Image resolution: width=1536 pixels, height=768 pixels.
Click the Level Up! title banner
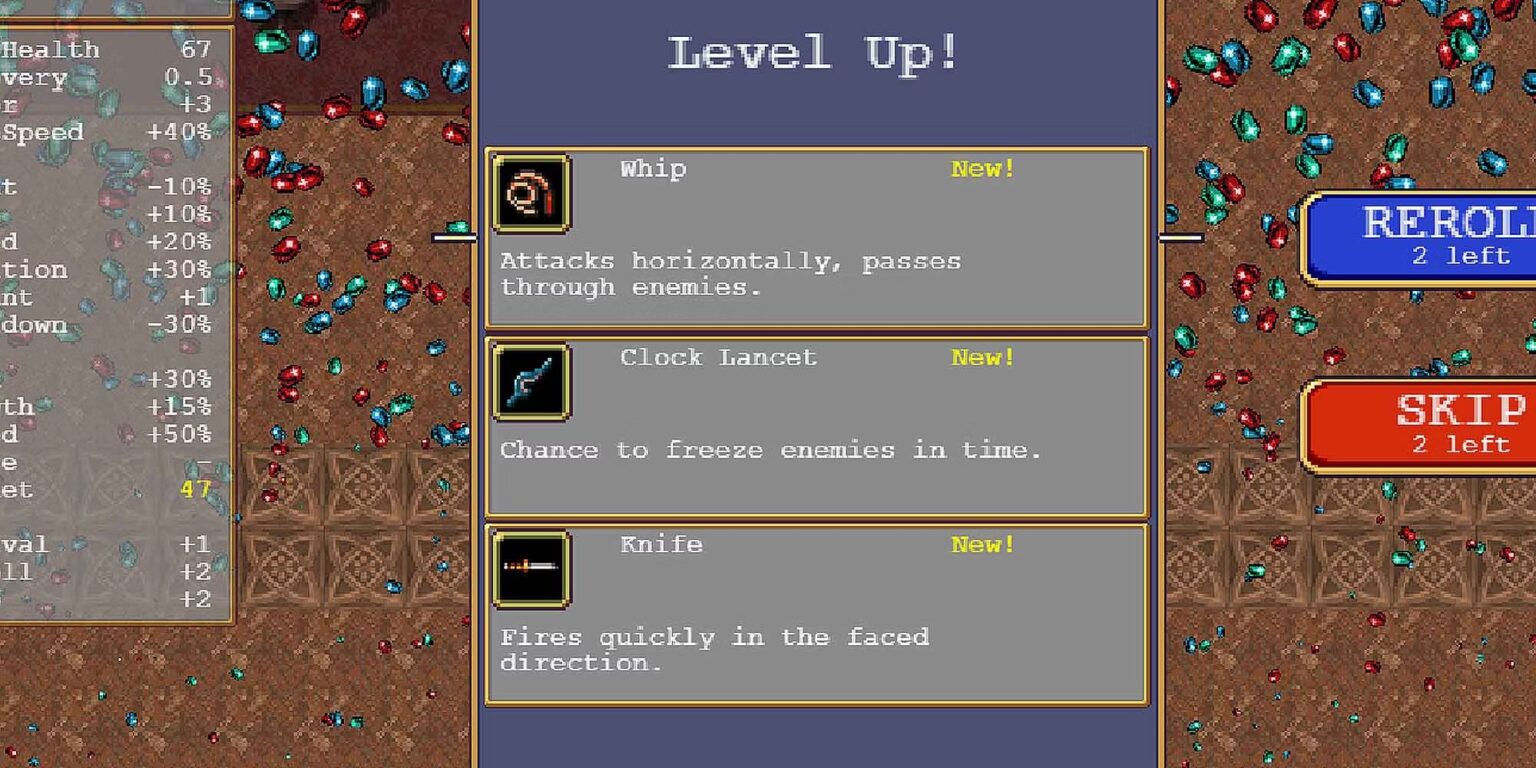click(x=812, y=52)
